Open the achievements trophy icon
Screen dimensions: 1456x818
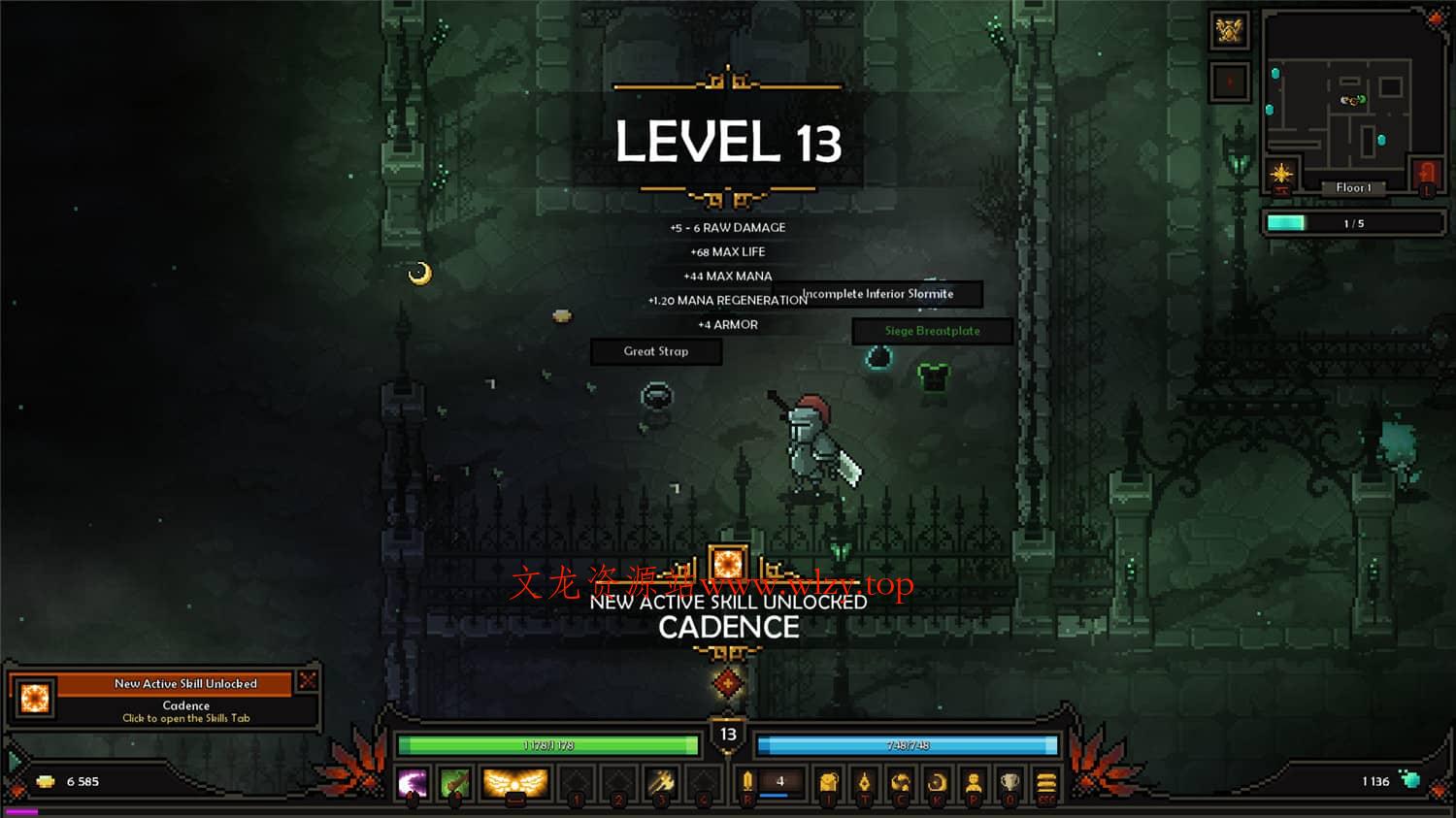click(x=1009, y=781)
